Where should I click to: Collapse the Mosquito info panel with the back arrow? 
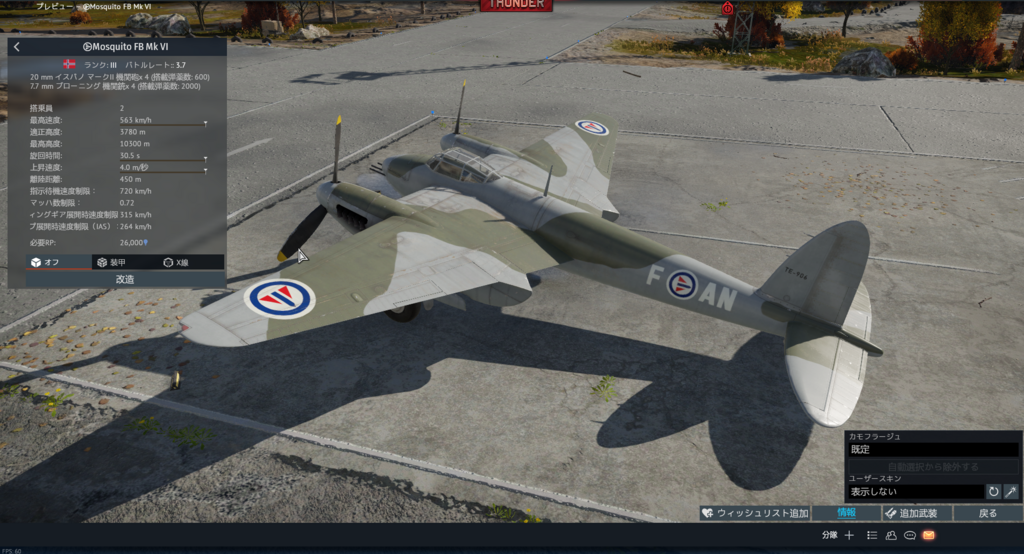pos(17,47)
